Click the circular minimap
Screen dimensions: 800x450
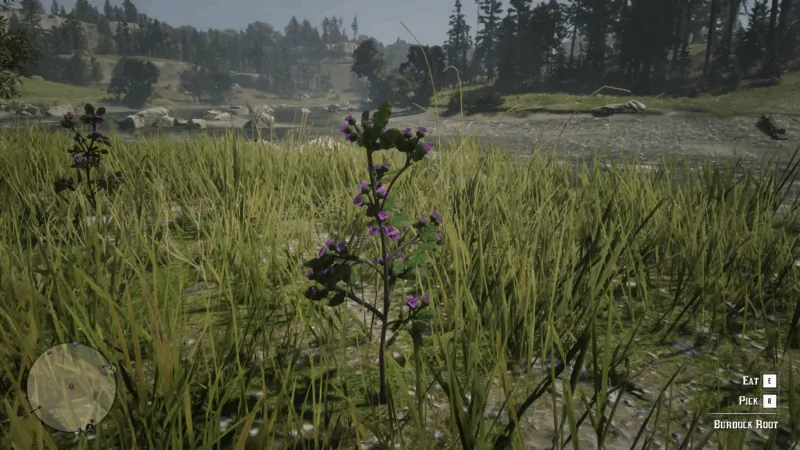71,387
